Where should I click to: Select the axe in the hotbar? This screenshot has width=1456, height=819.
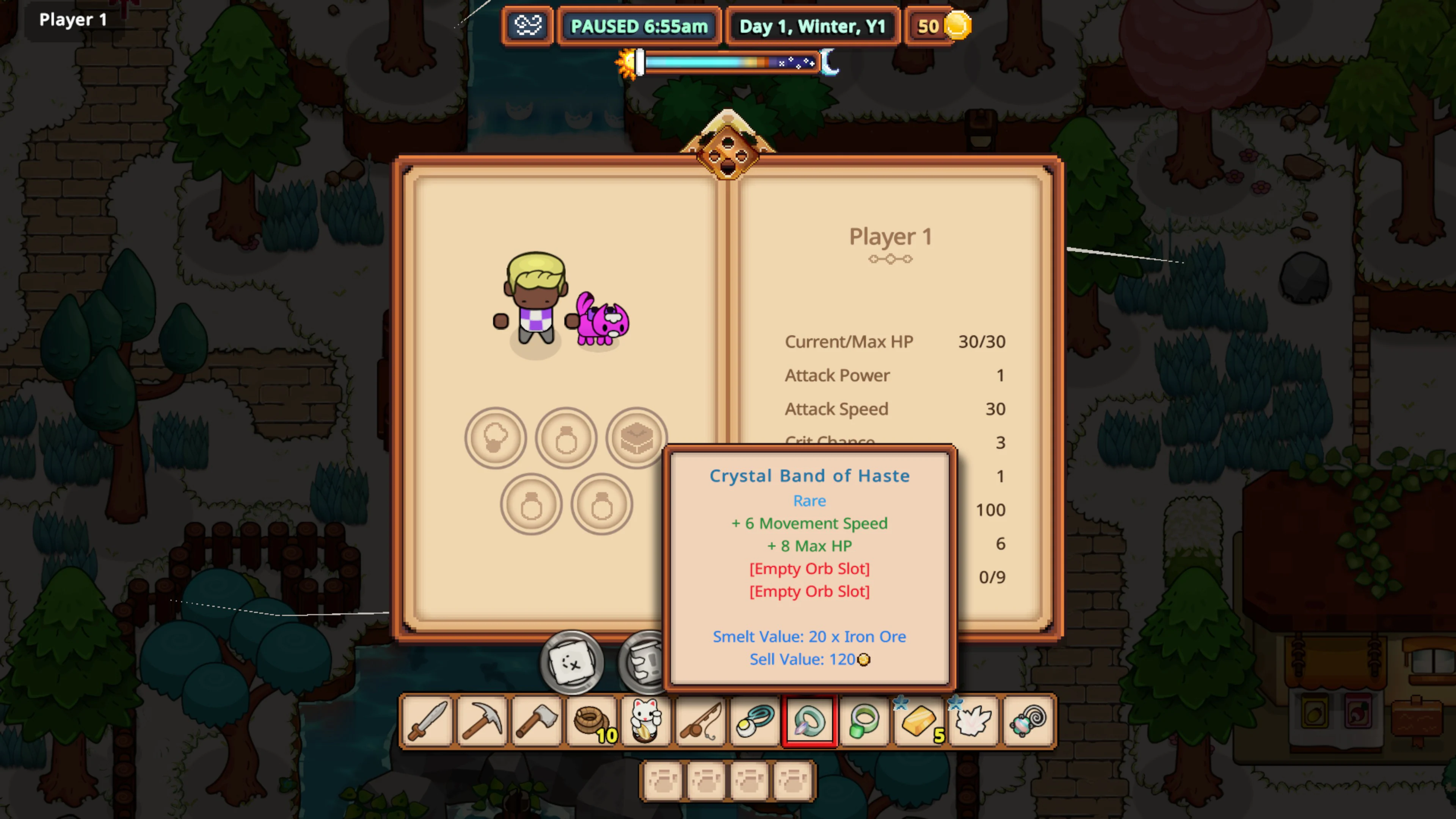pos(536,721)
